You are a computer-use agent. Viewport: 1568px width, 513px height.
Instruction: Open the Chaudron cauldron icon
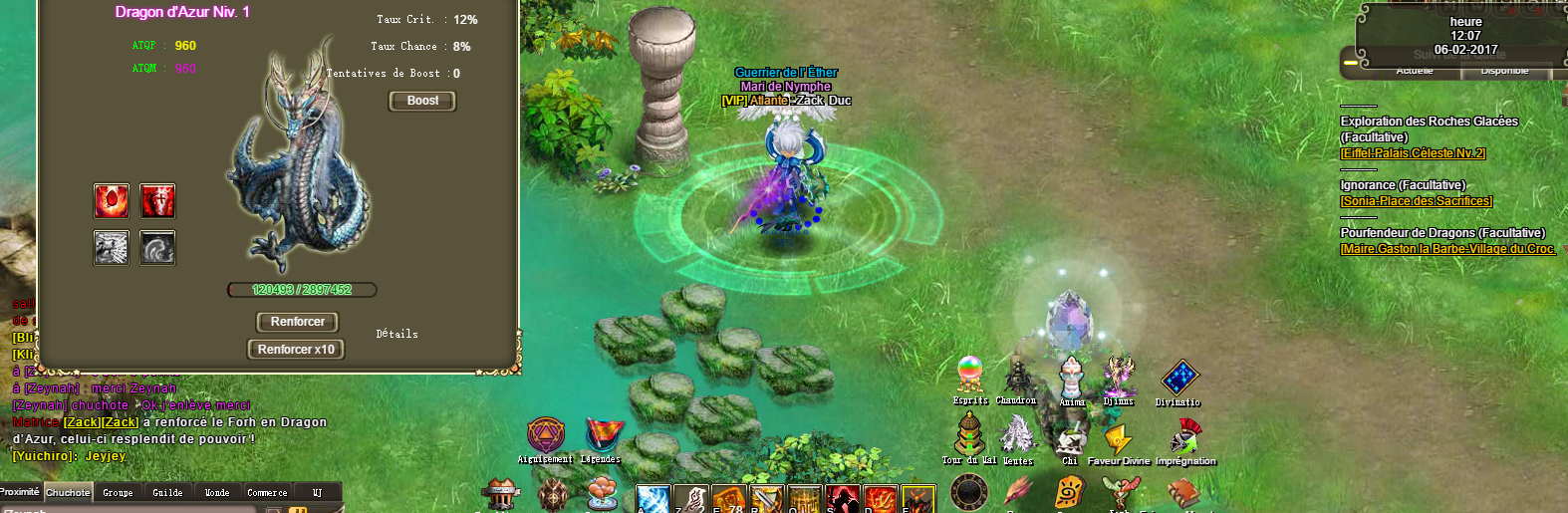1017,377
